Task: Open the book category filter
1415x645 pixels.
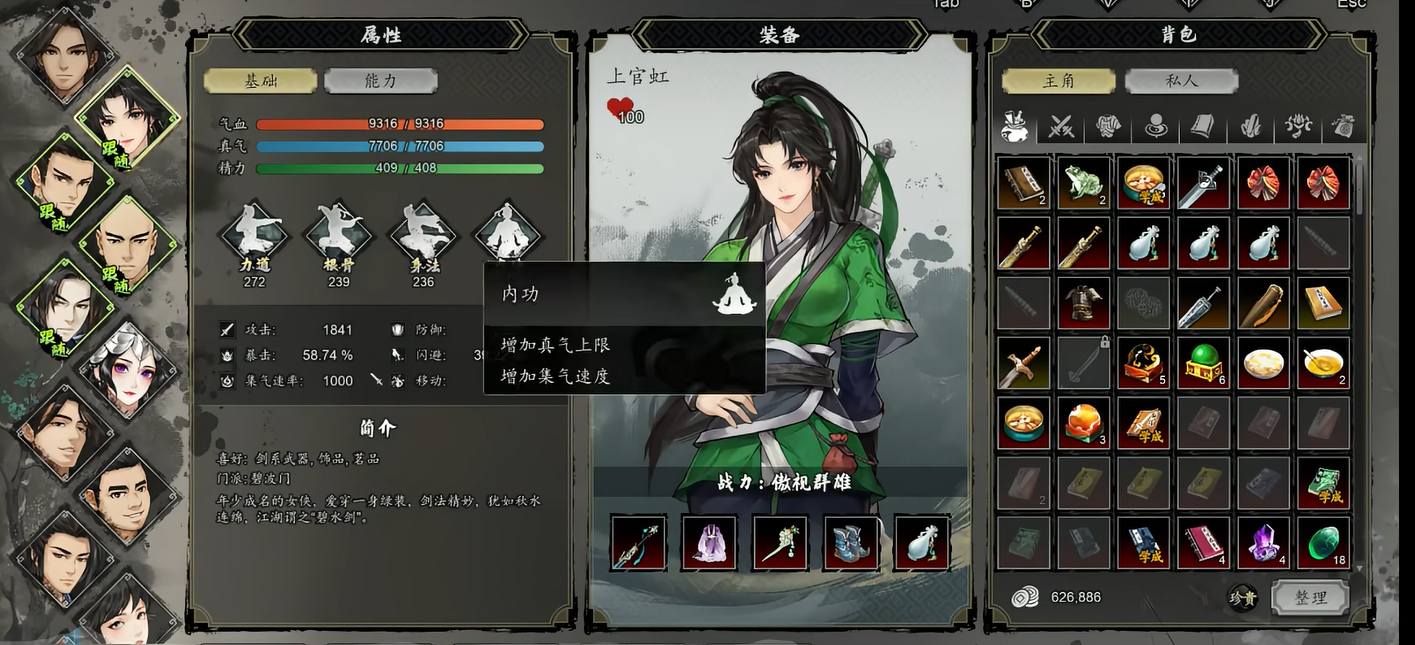Action: pyautogui.click(x=1203, y=127)
